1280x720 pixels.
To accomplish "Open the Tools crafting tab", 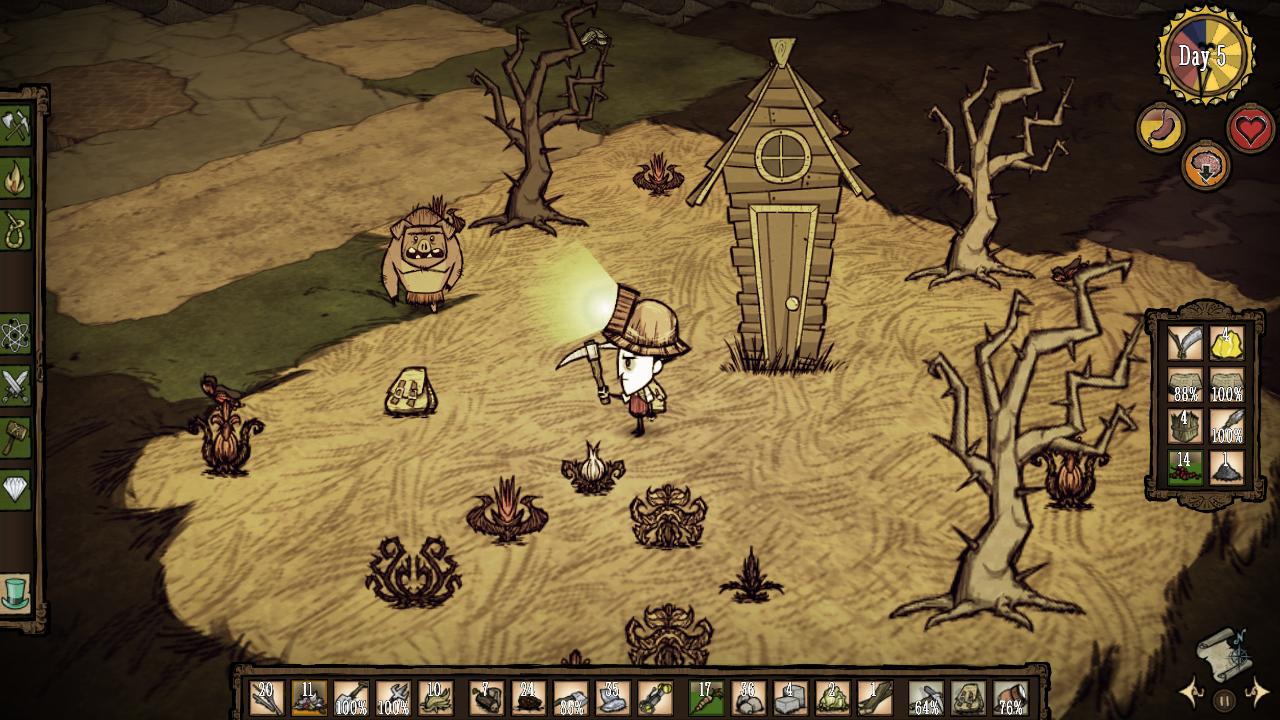I will pyautogui.click(x=15, y=126).
